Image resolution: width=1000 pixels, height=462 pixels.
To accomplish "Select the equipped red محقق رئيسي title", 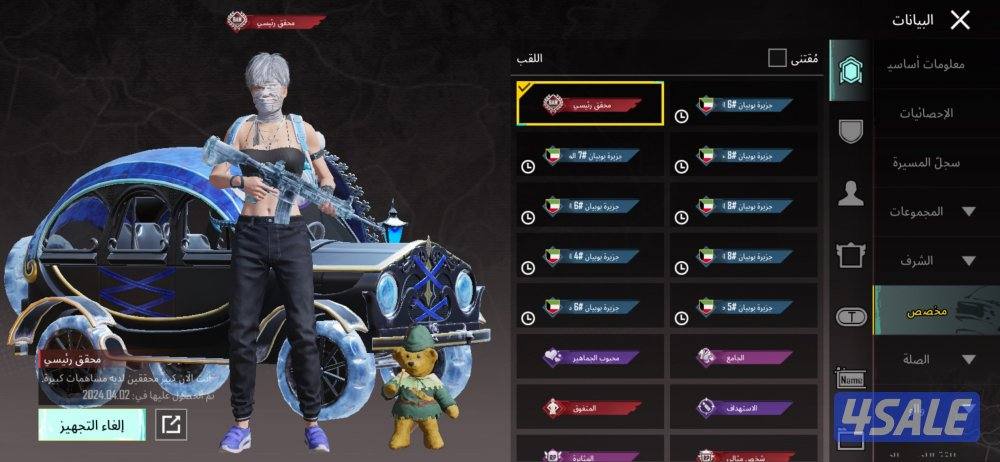I will tap(590, 103).
